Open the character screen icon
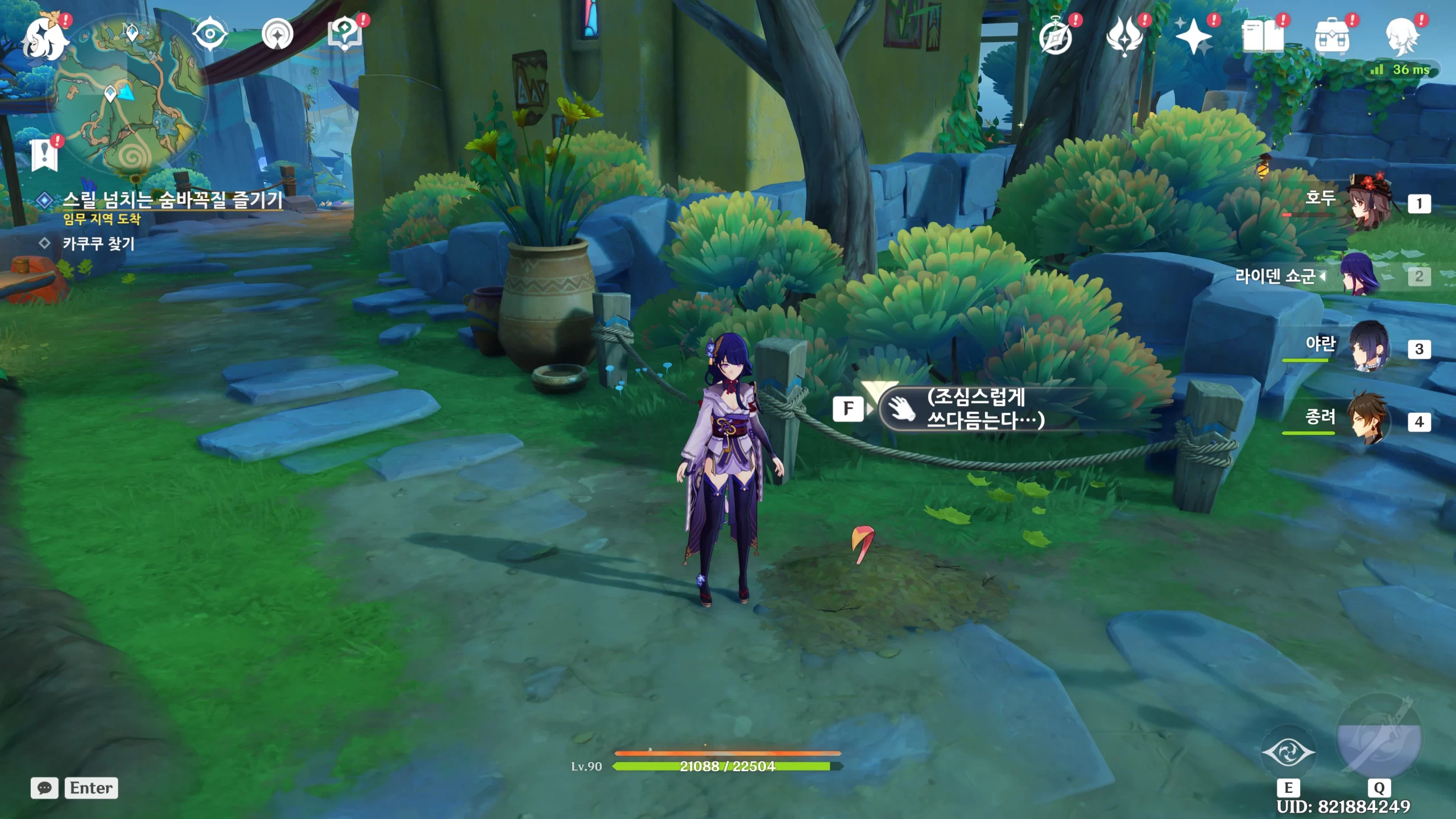The width and height of the screenshot is (1456, 819). pos(1401,37)
